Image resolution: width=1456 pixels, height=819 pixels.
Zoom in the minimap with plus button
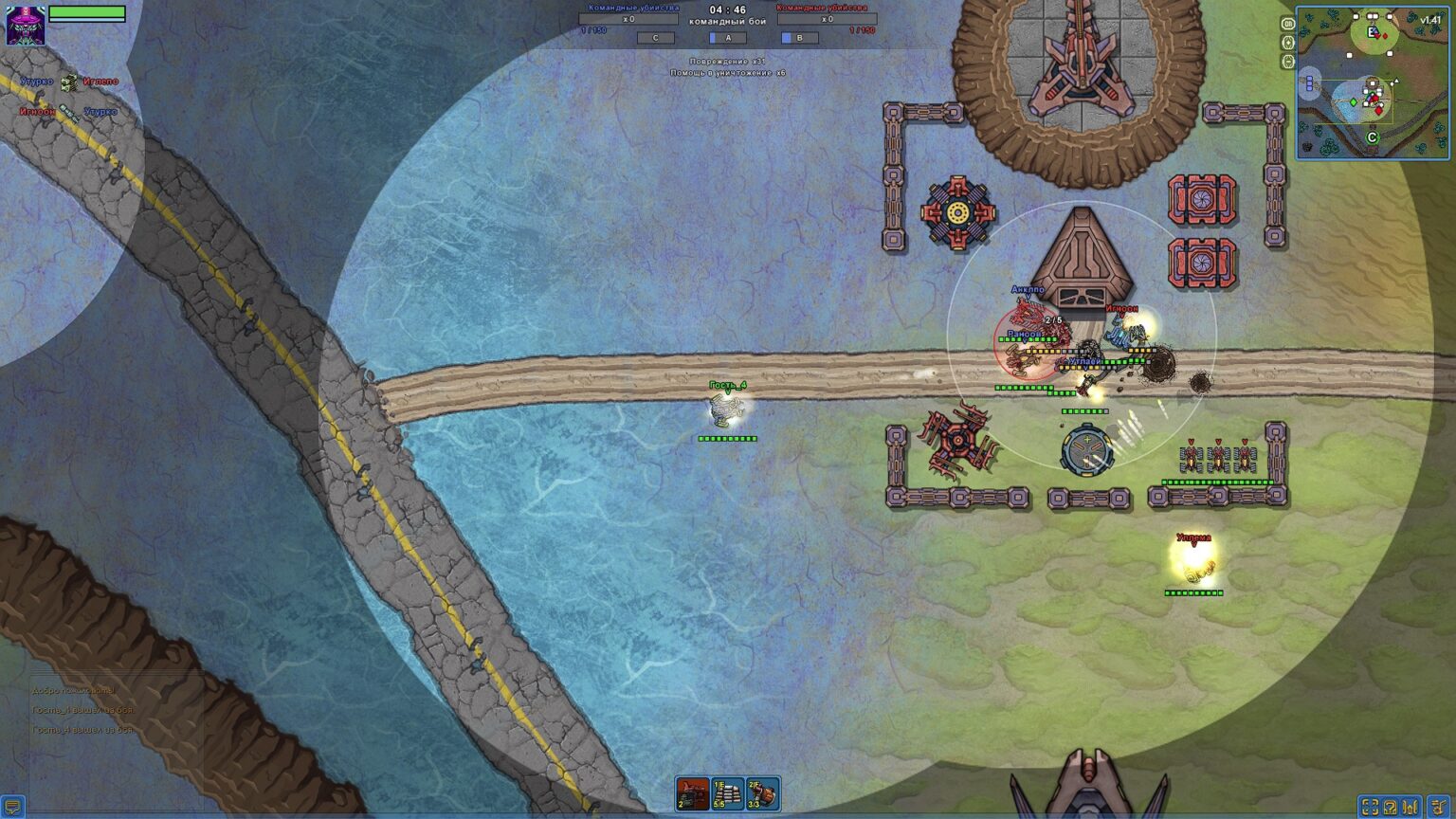click(x=1287, y=43)
